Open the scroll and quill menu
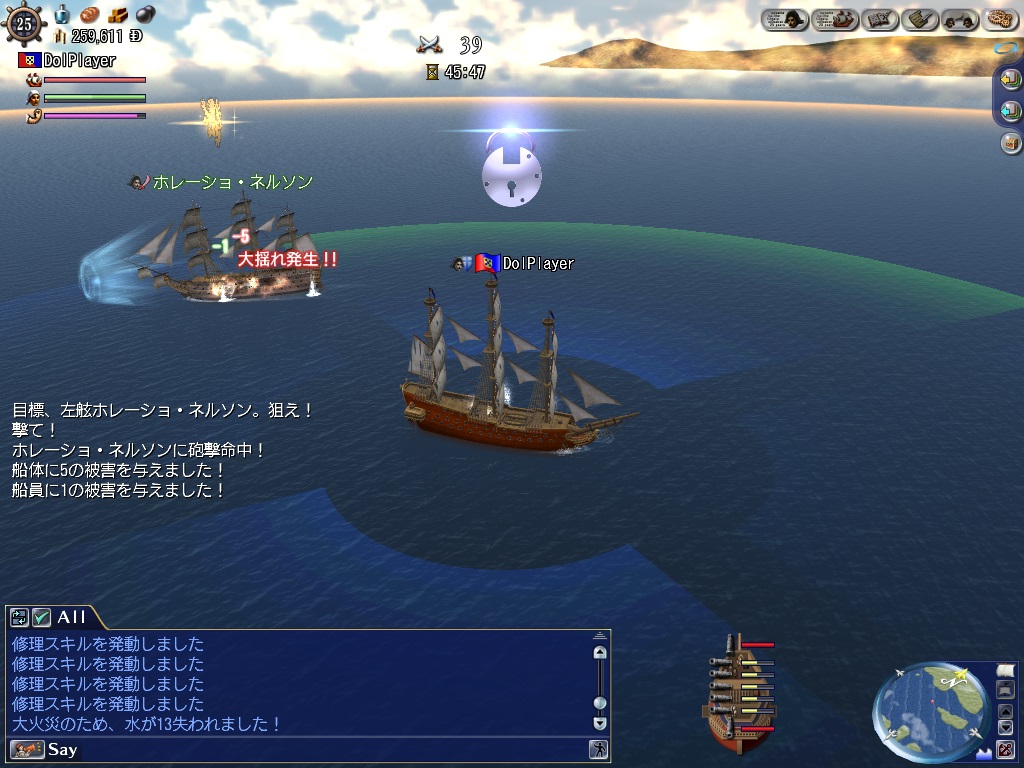The width and height of the screenshot is (1024, 768). (919, 19)
